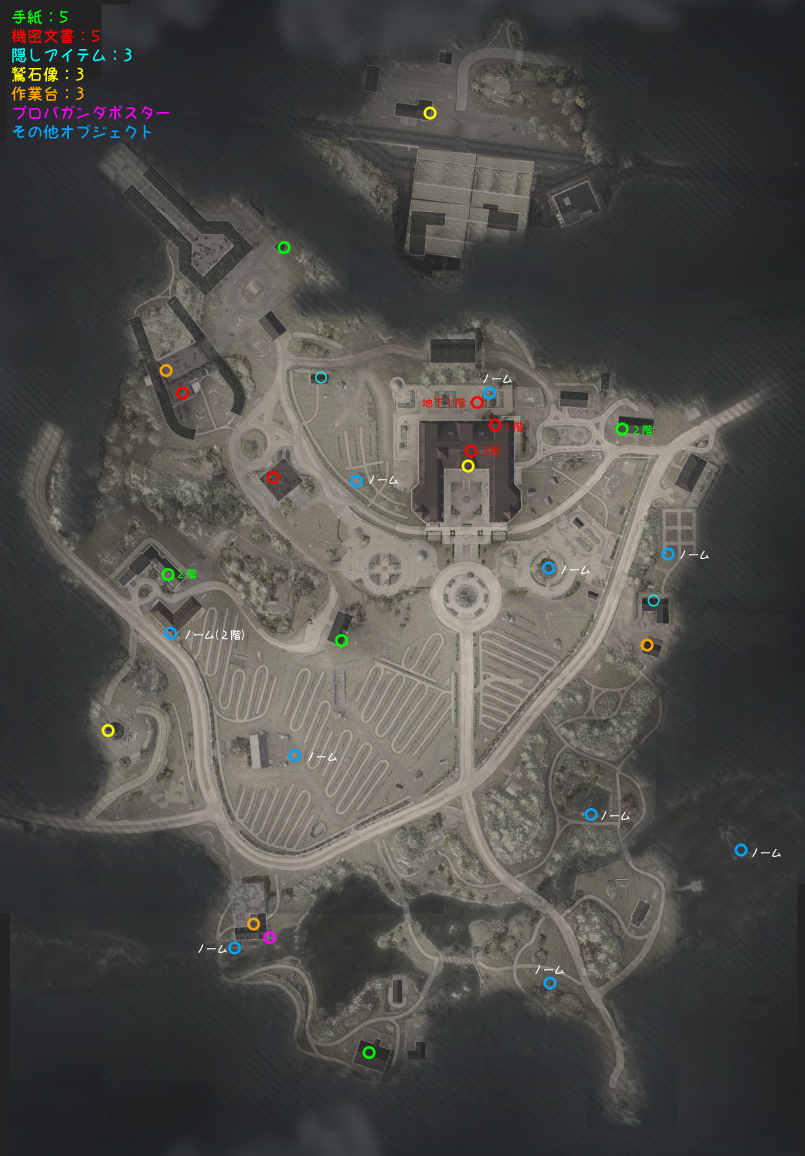Select the red 機密文書 legend entry
The image size is (805, 1156).
point(56,36)
